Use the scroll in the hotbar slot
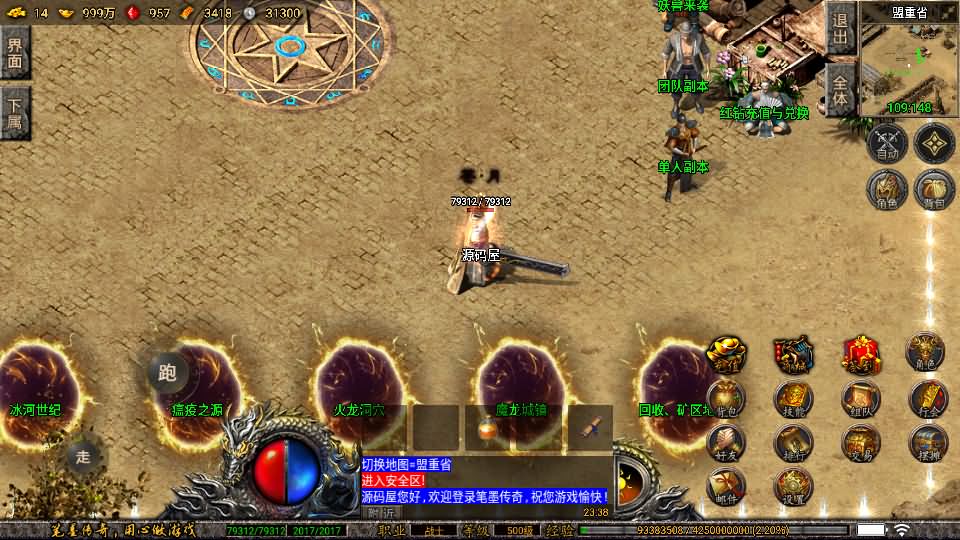 (x=590, y=428)
